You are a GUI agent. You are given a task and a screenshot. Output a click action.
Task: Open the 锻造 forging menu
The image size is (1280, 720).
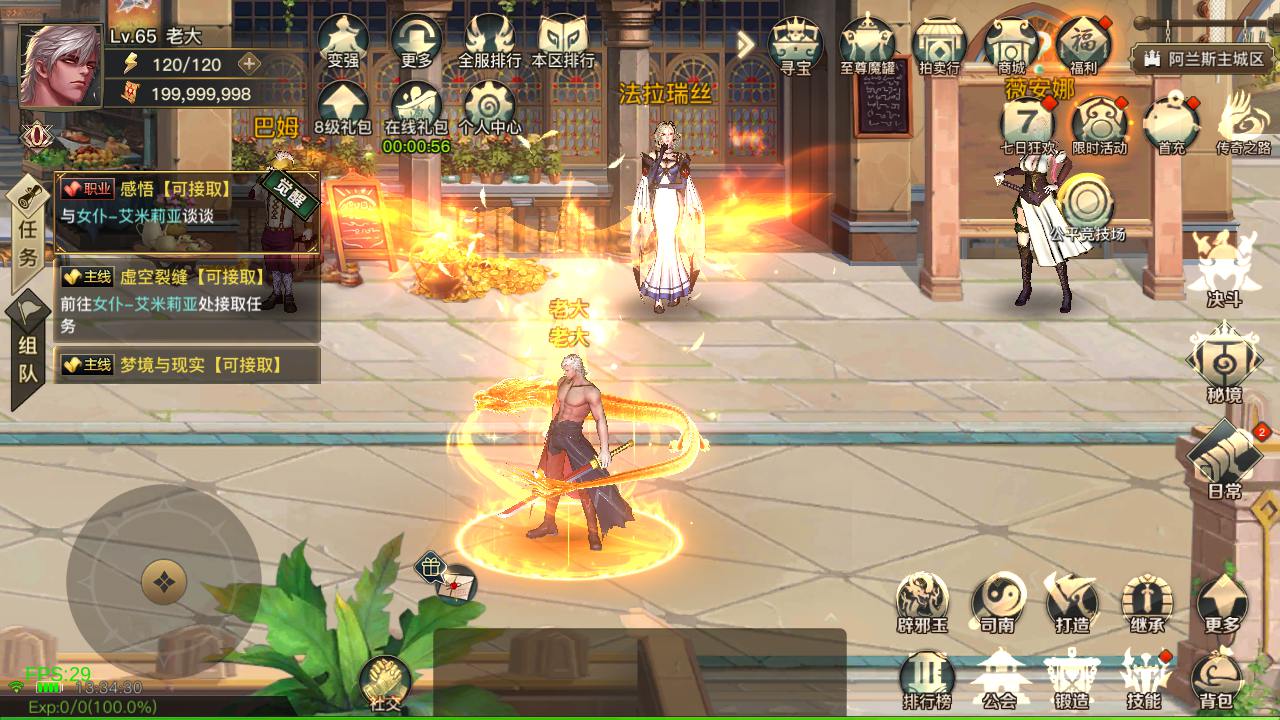tap(1071, 678)
